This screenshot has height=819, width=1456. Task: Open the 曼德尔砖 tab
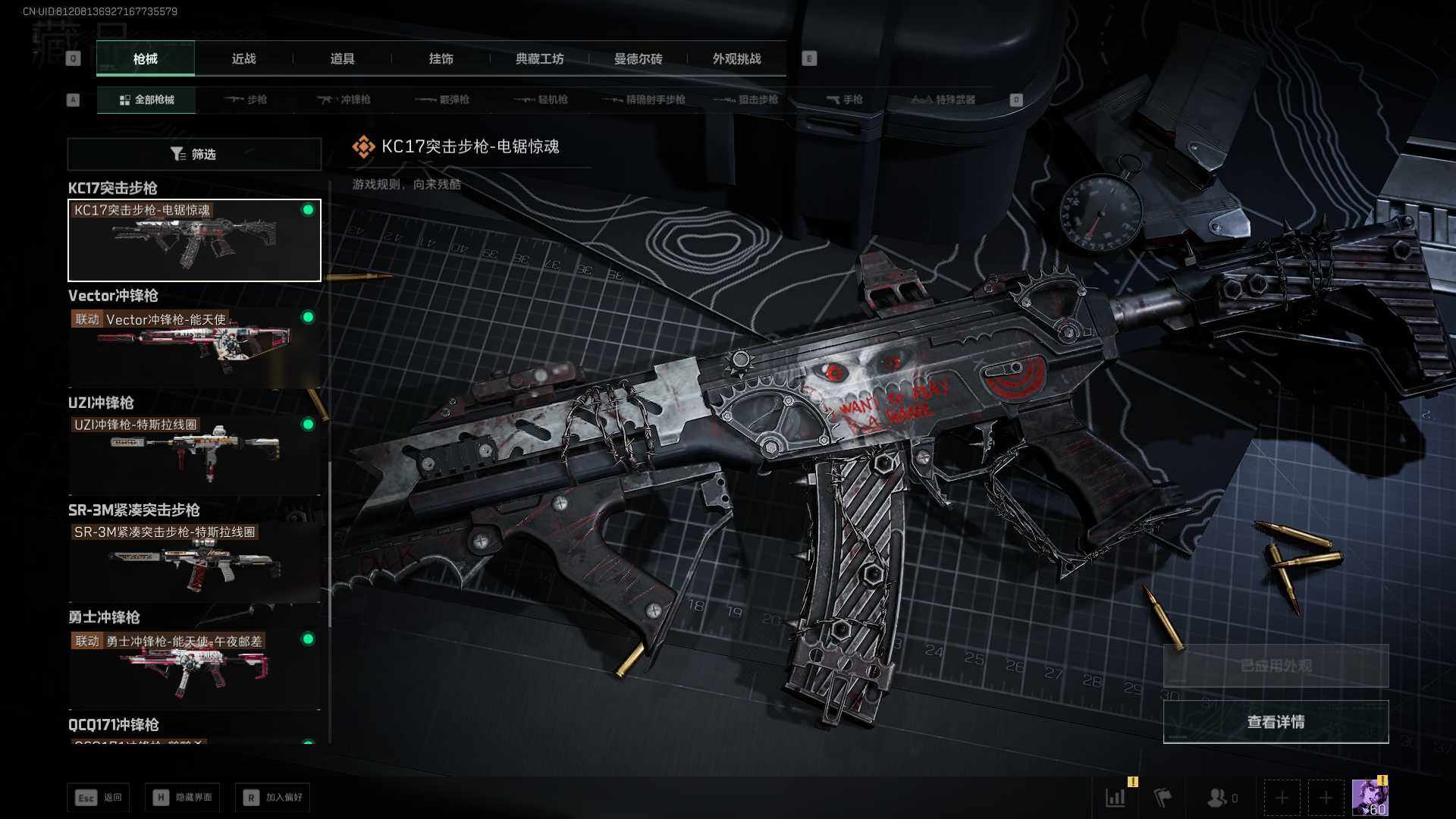pyautogui.click(x=638, y=58)
